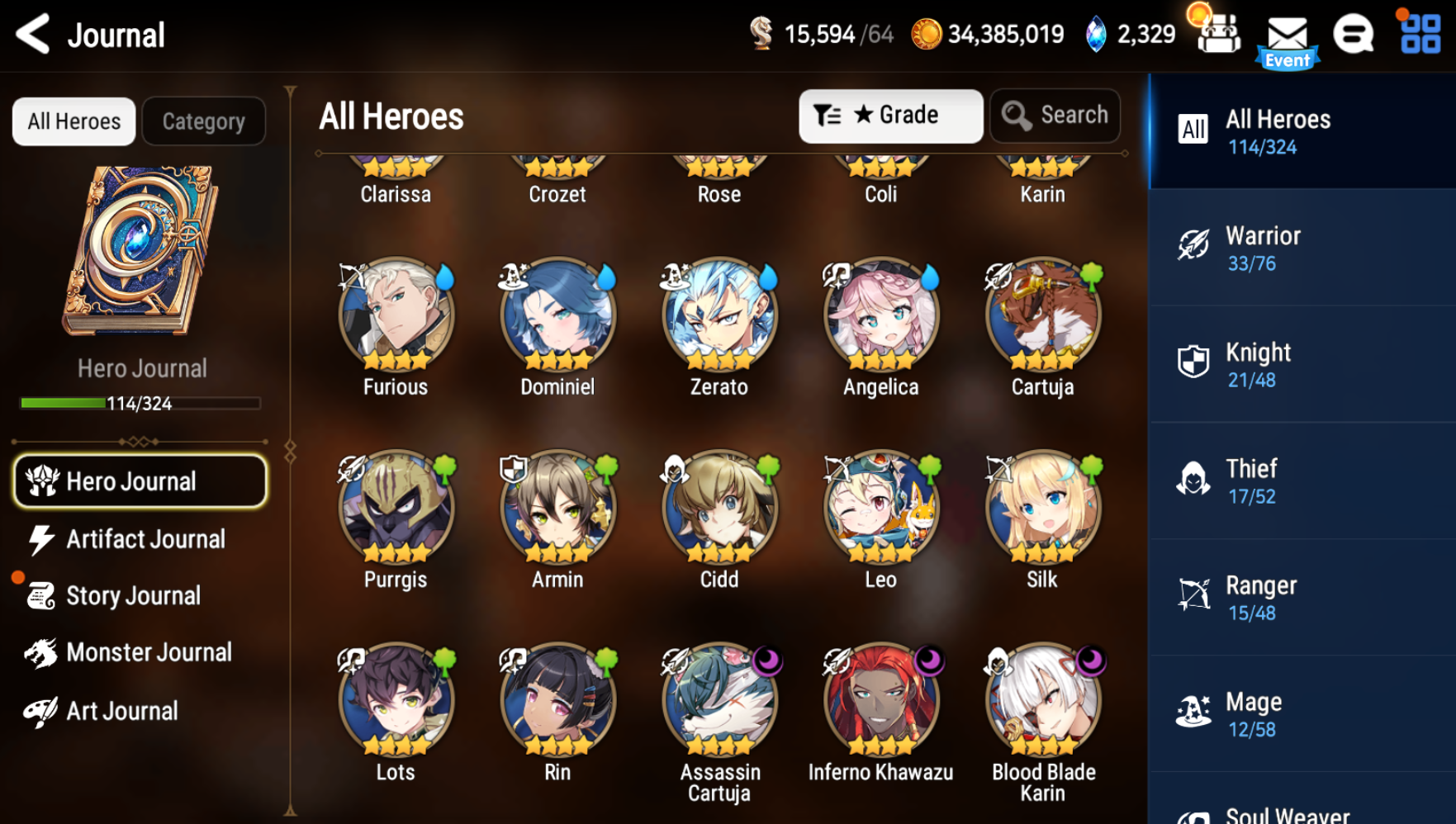Open the chat bubble icon
The height and width of the screenshot is (824, 1456).
pos(1354,35)
